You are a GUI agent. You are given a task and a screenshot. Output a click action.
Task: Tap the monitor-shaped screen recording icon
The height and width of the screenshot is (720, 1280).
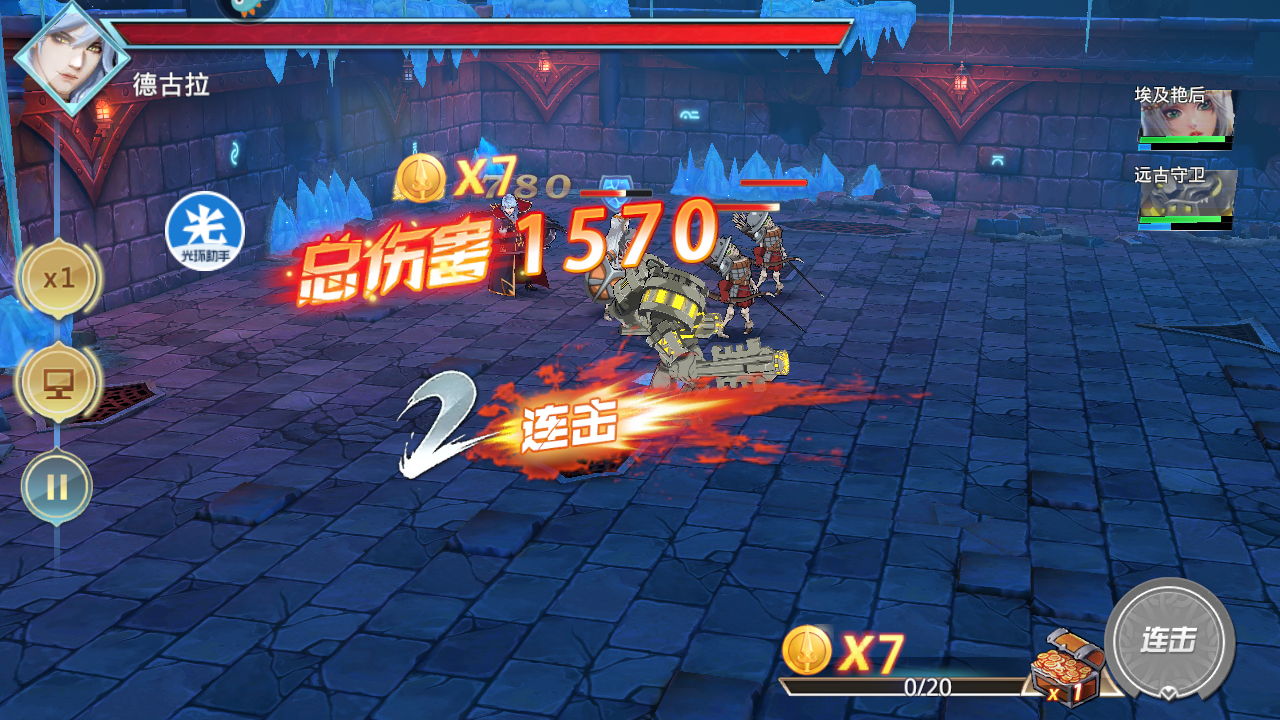(x=57, y=383)
